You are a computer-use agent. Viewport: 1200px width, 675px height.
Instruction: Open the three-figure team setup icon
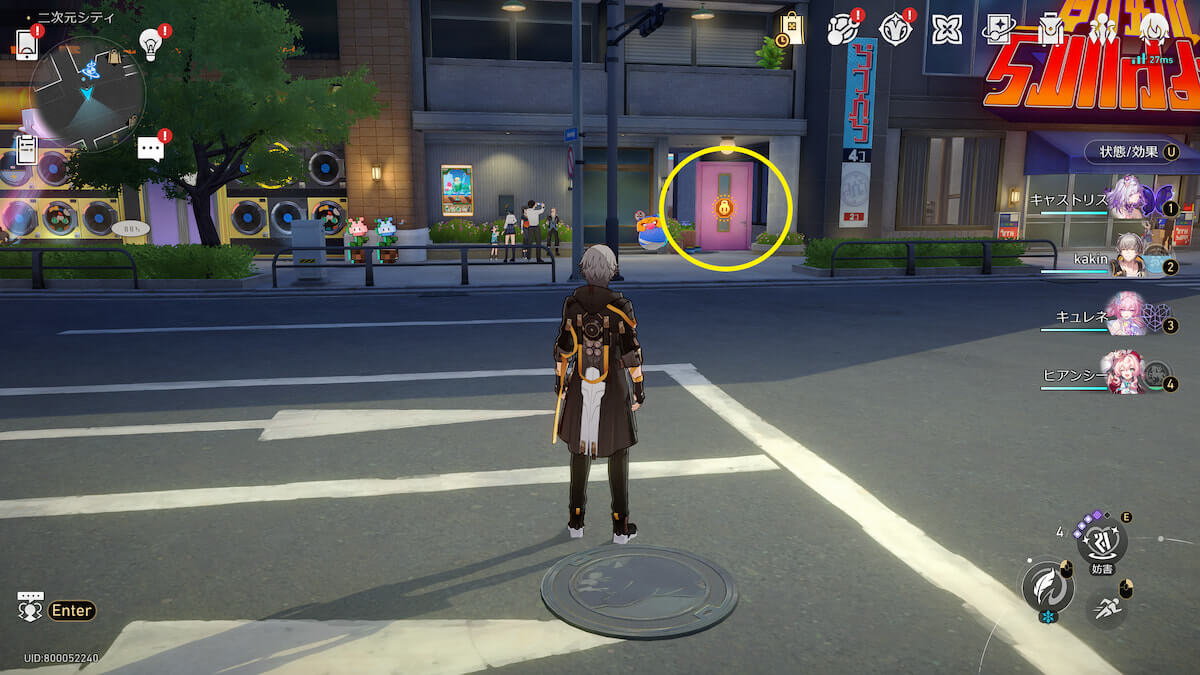(x=1102, y=30)
